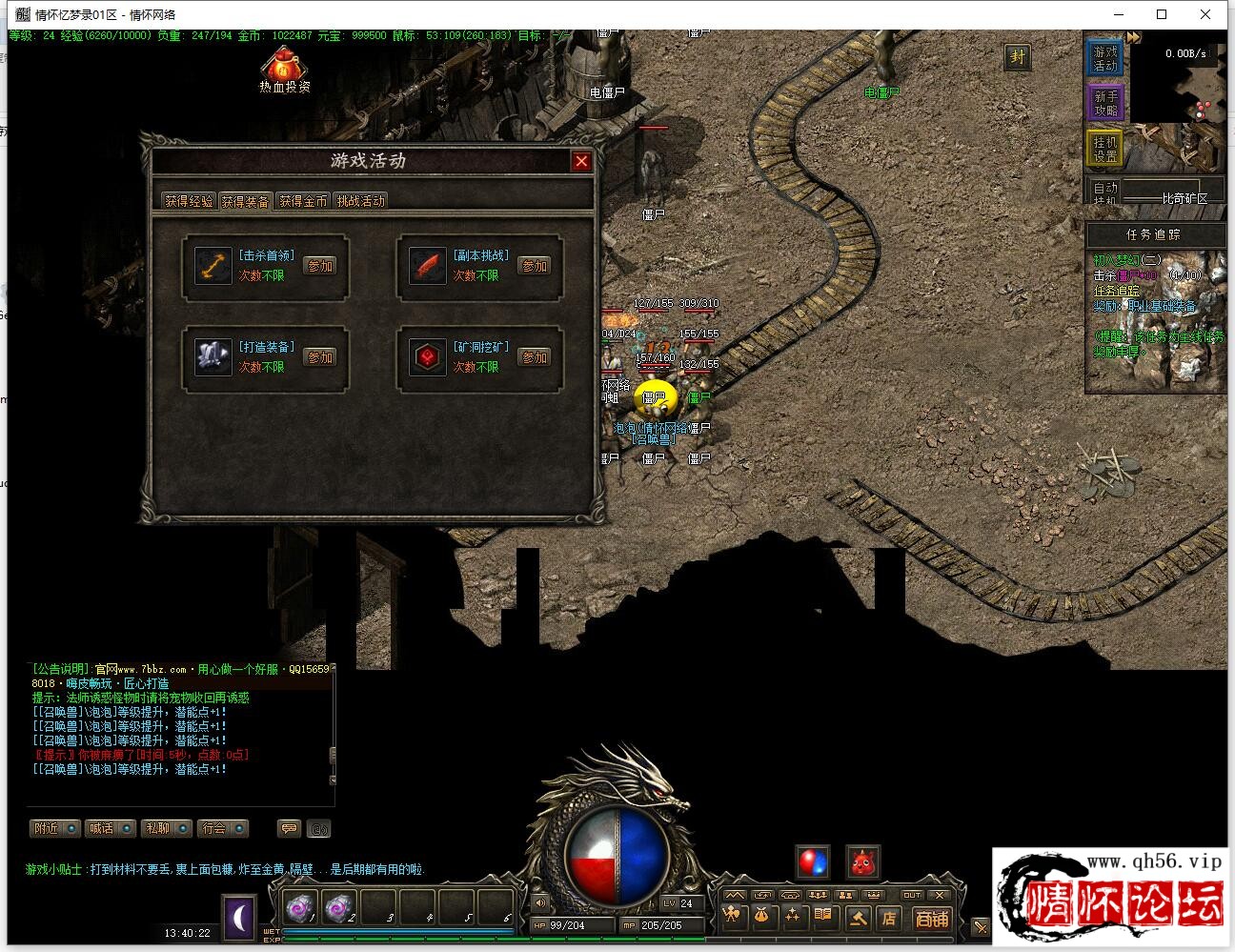This screenshot has height=952, width=1235.
Task: Toggle the 行会 guild chat channel
Action: pyautogui.click(x=223, y=828)
